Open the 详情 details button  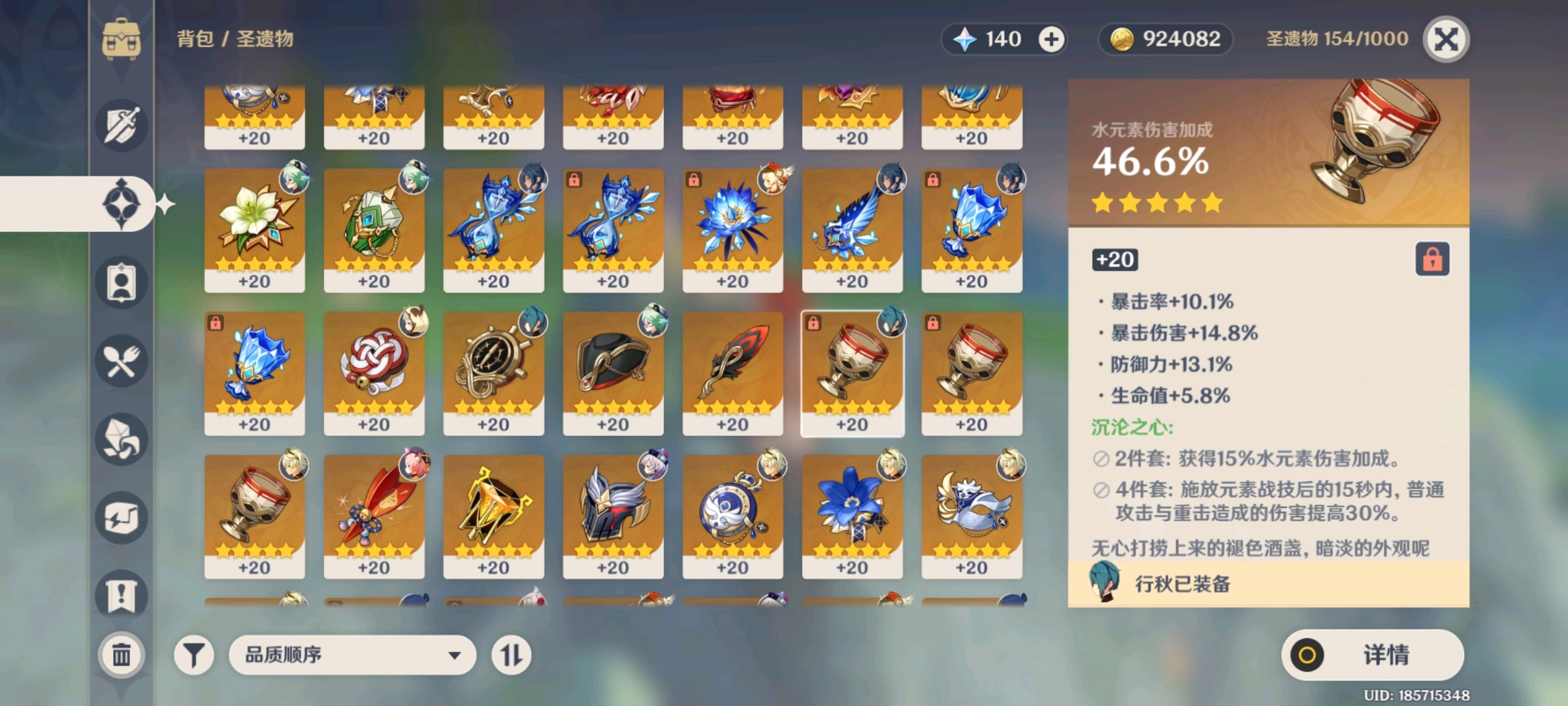click(x=1372, y=654)
